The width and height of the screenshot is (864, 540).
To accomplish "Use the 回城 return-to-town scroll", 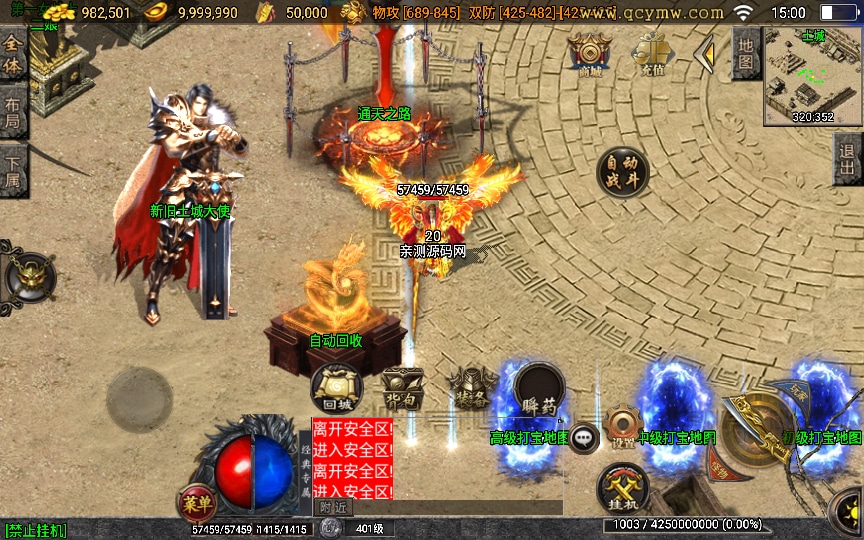I will [x=337, y=386].
